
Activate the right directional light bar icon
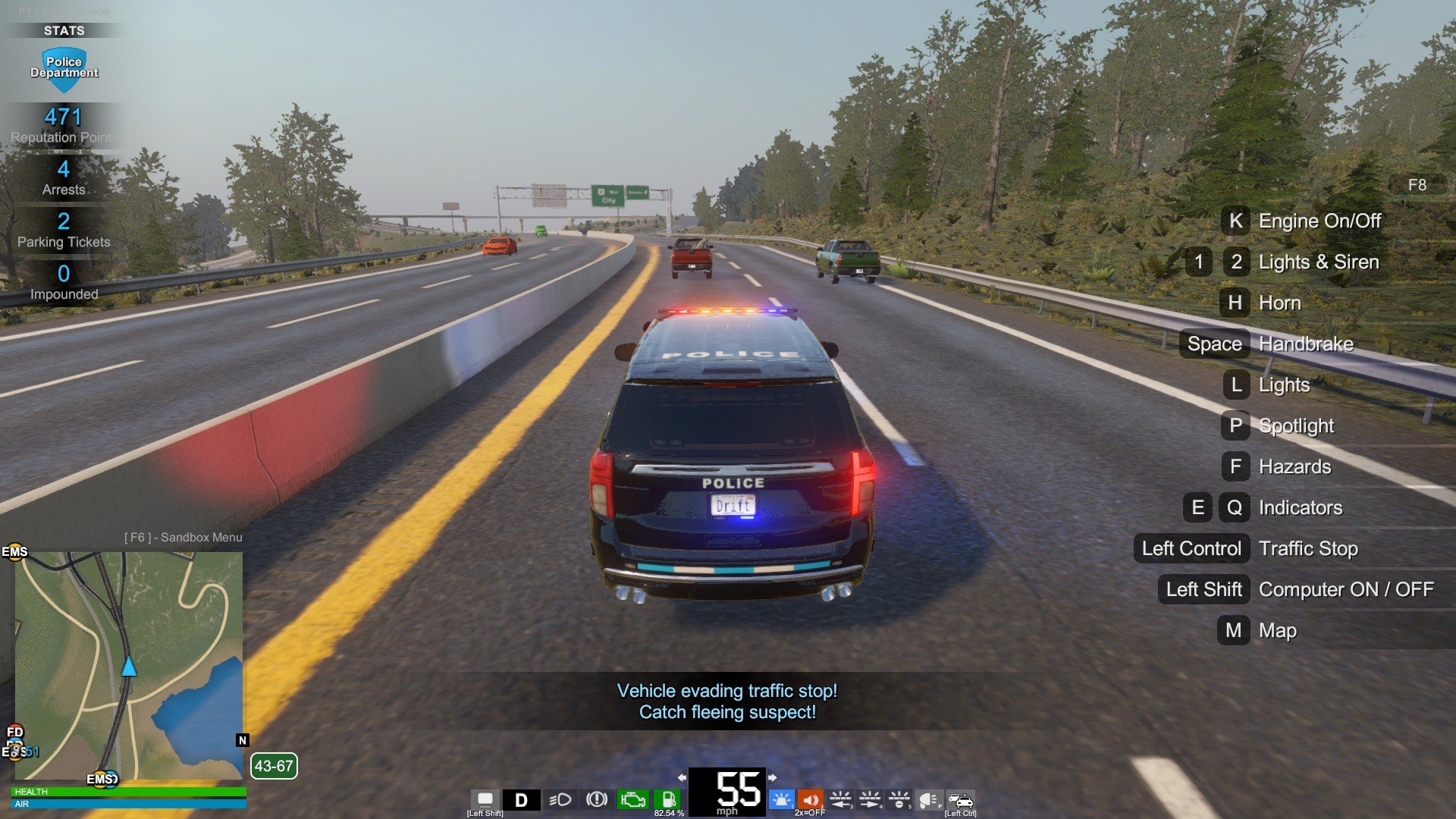pos(870,800)
